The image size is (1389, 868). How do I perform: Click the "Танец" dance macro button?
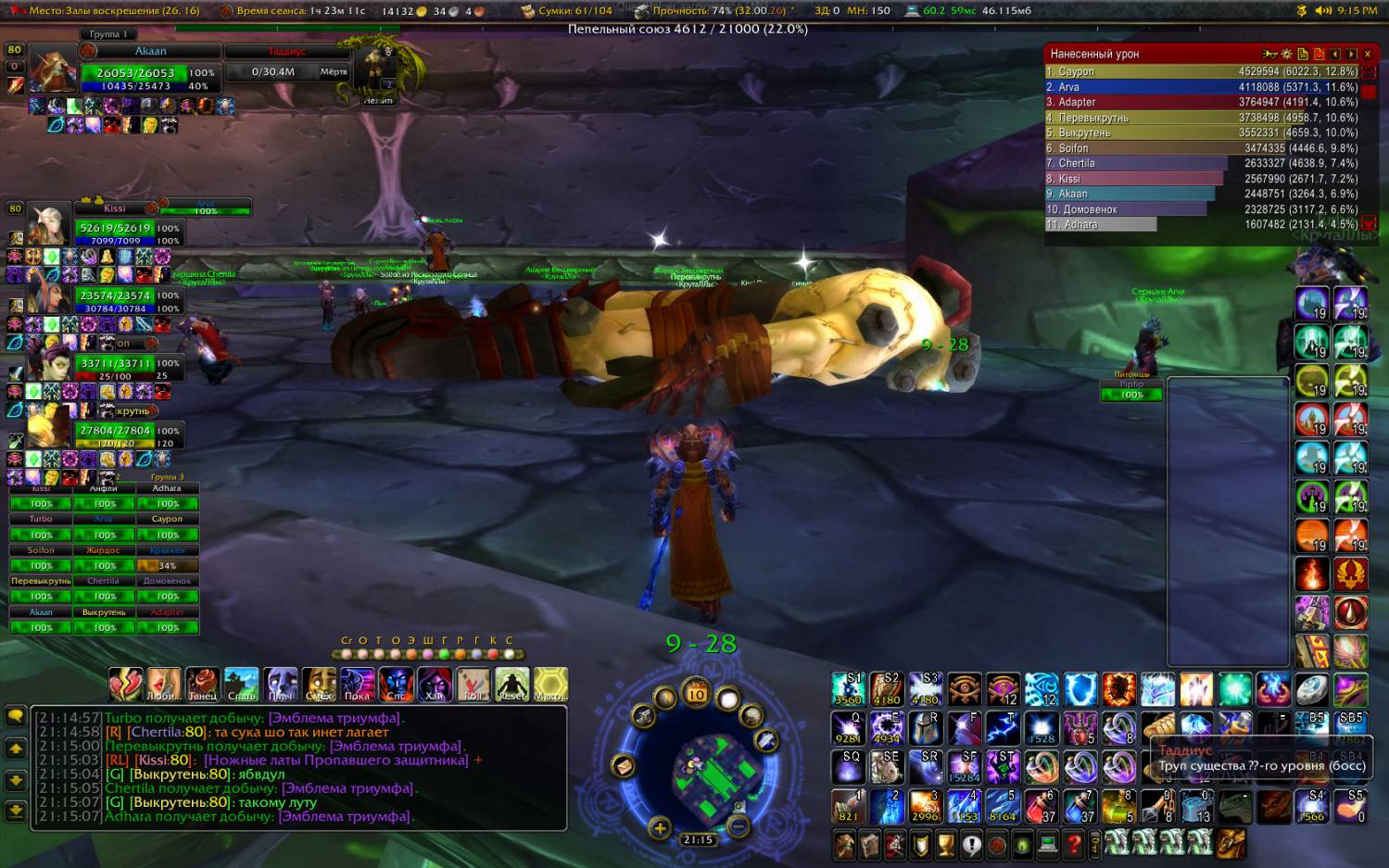pyautogui.click(x=202, y=684)
